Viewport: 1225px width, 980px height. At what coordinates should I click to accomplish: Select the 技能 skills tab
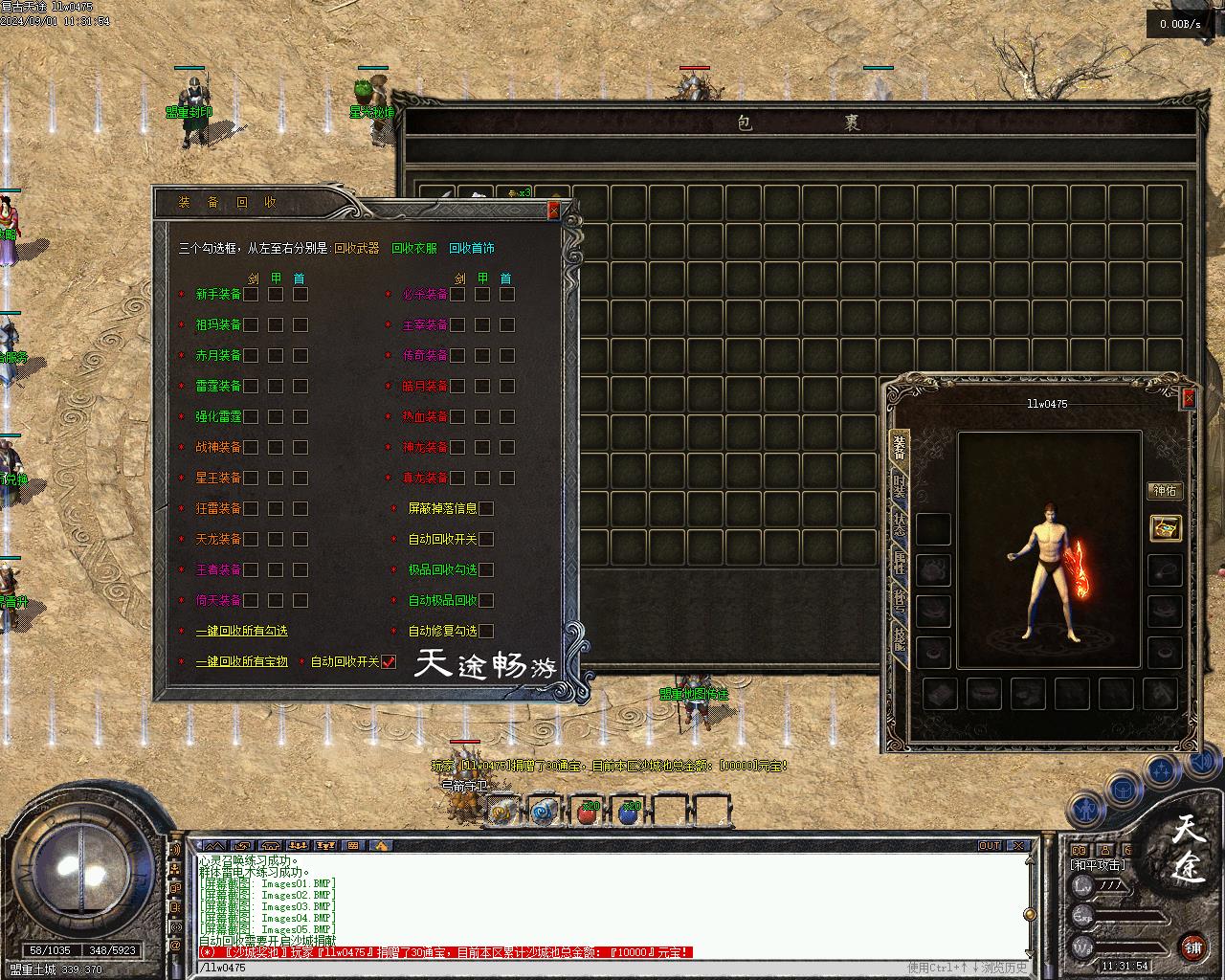point(899,641)
